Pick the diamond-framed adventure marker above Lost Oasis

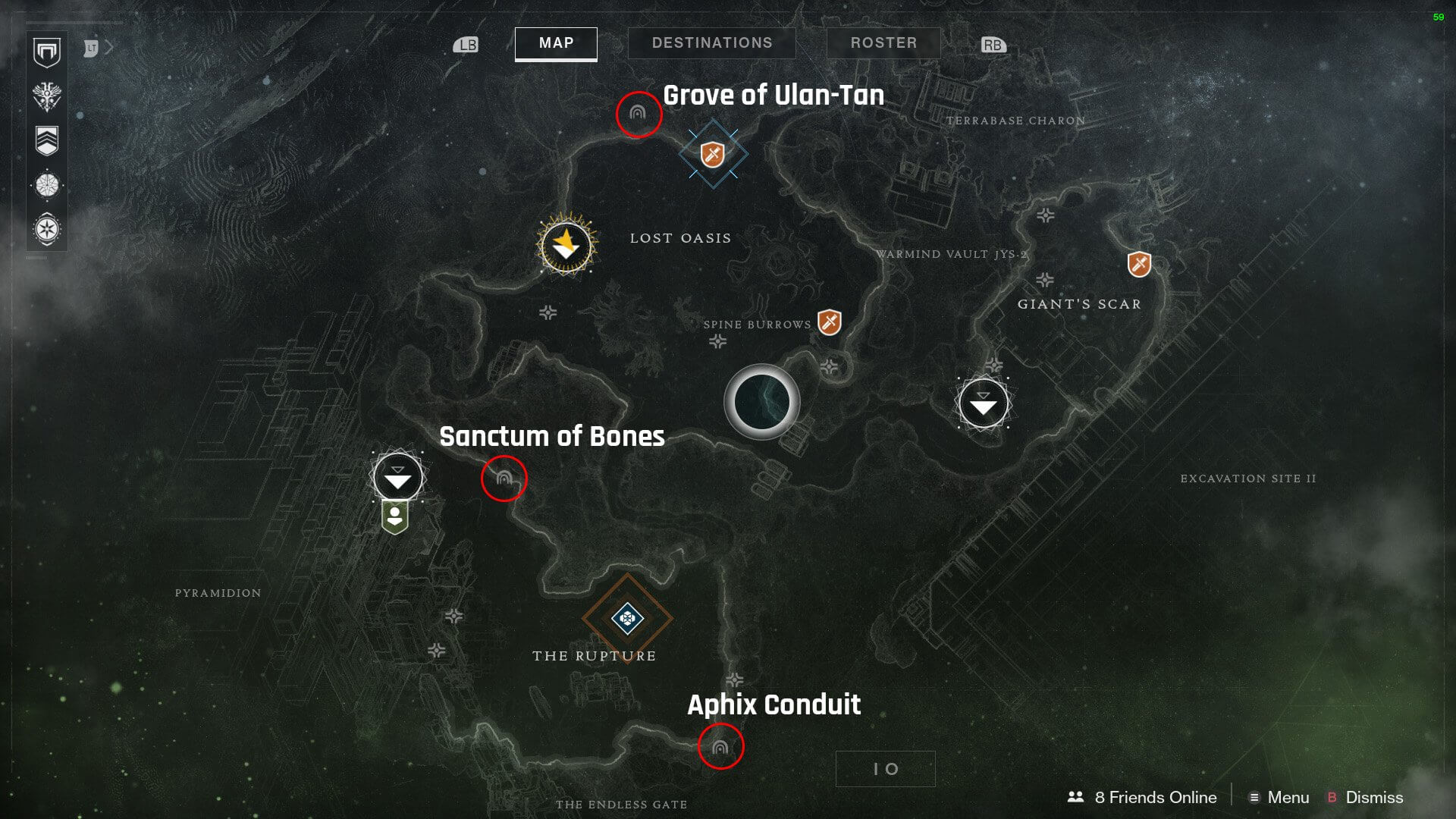pos(713,154)
